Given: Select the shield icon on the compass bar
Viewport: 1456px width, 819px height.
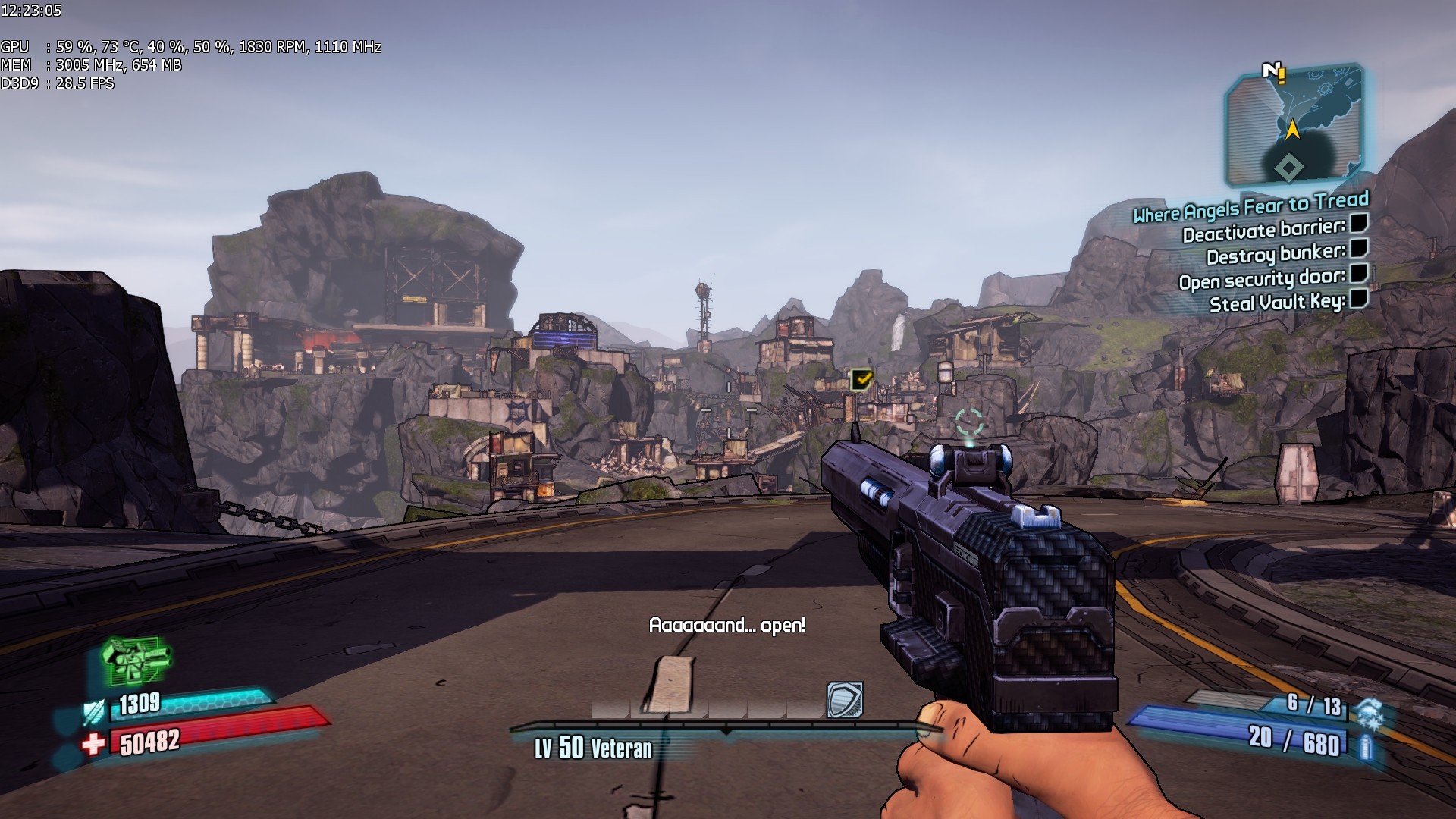Looking at the screenshot, I should tap(845, 700).
